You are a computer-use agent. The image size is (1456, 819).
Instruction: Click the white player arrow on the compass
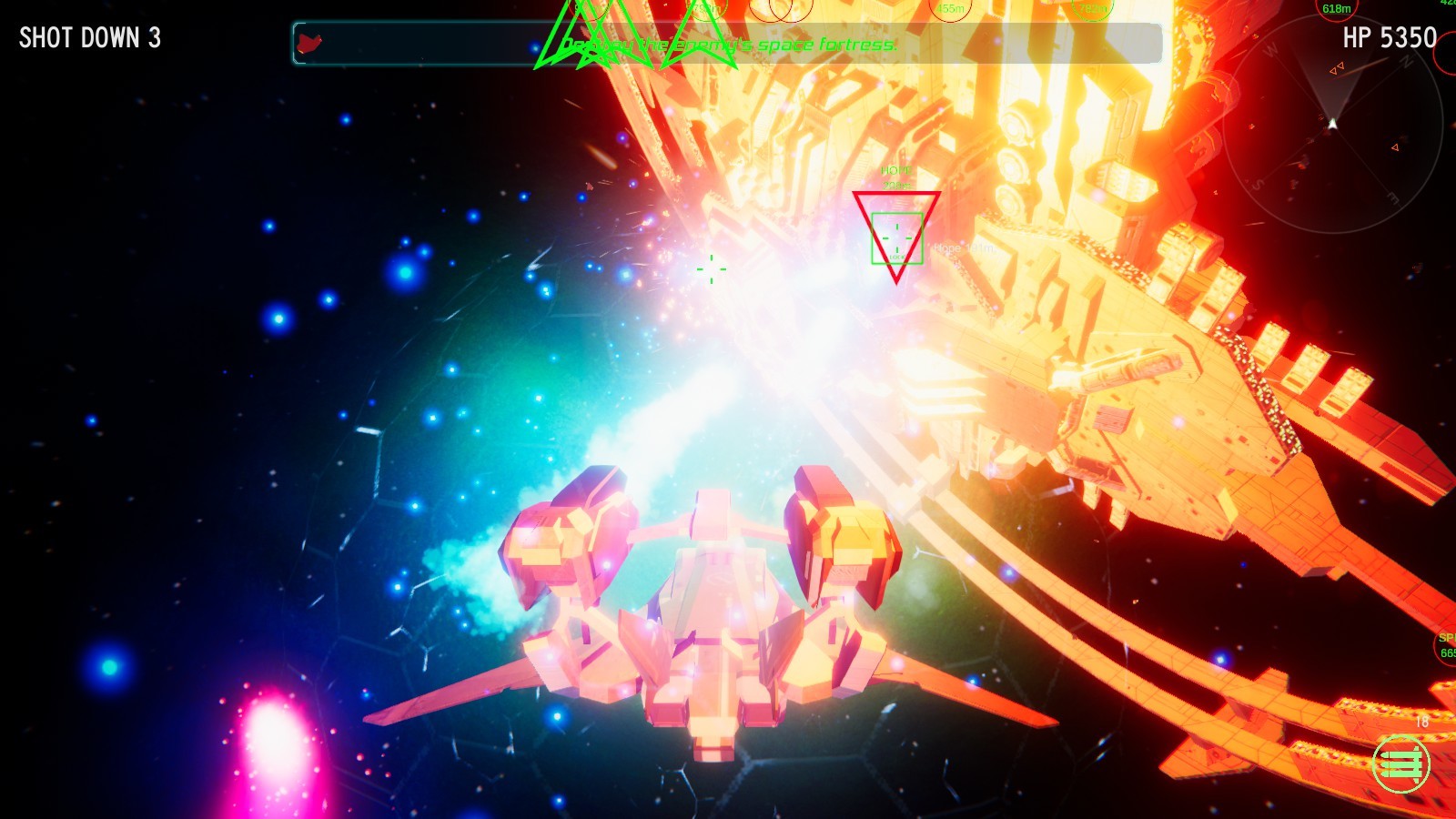coord(1332,123)
